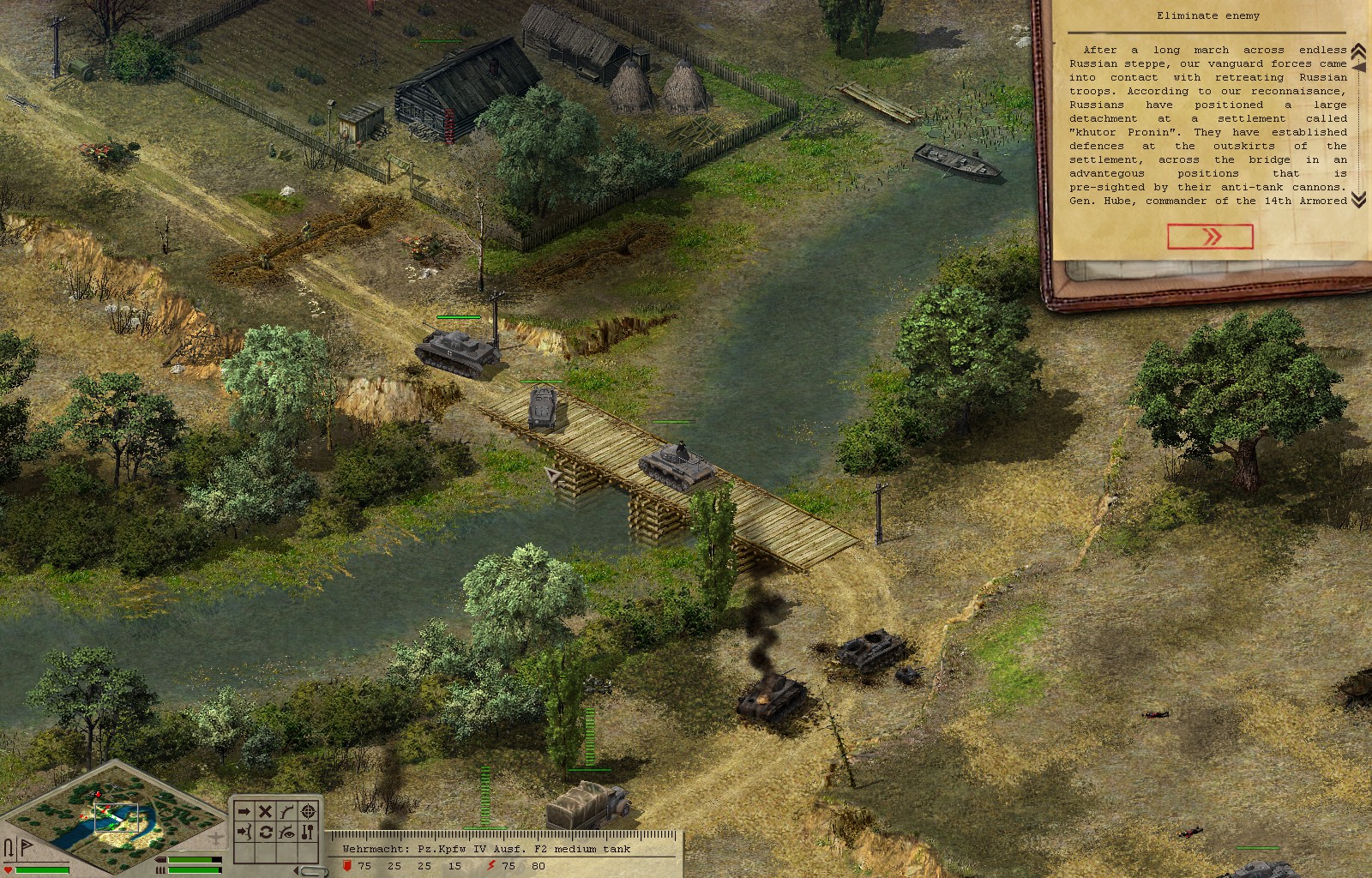The width and height of the screenshot is (1372, 878).
Task: Click the Retreat order icon
Action: [x=244, y=832]
